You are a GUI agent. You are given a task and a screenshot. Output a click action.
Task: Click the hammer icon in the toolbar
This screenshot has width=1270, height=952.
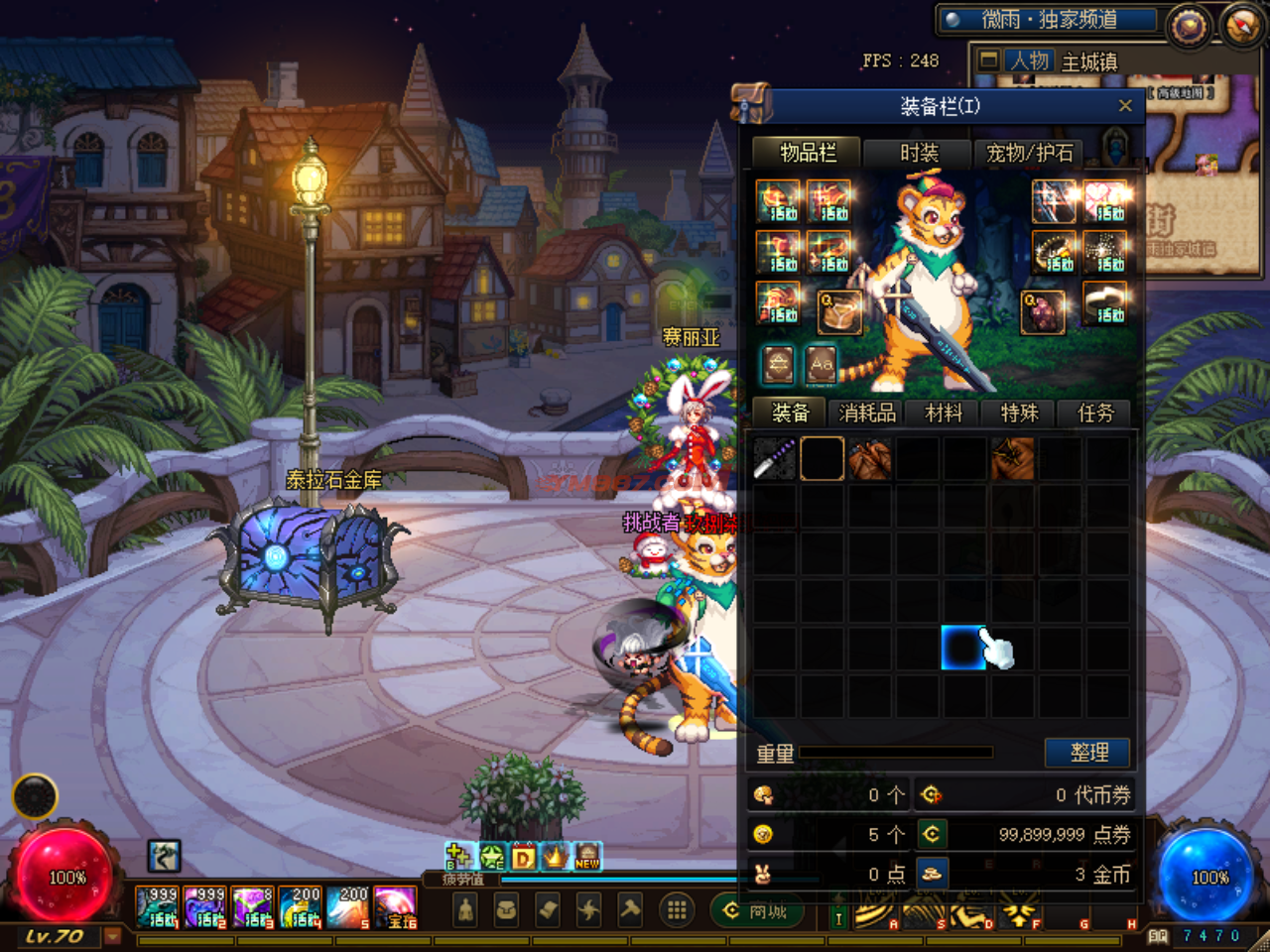click(630, 910)
